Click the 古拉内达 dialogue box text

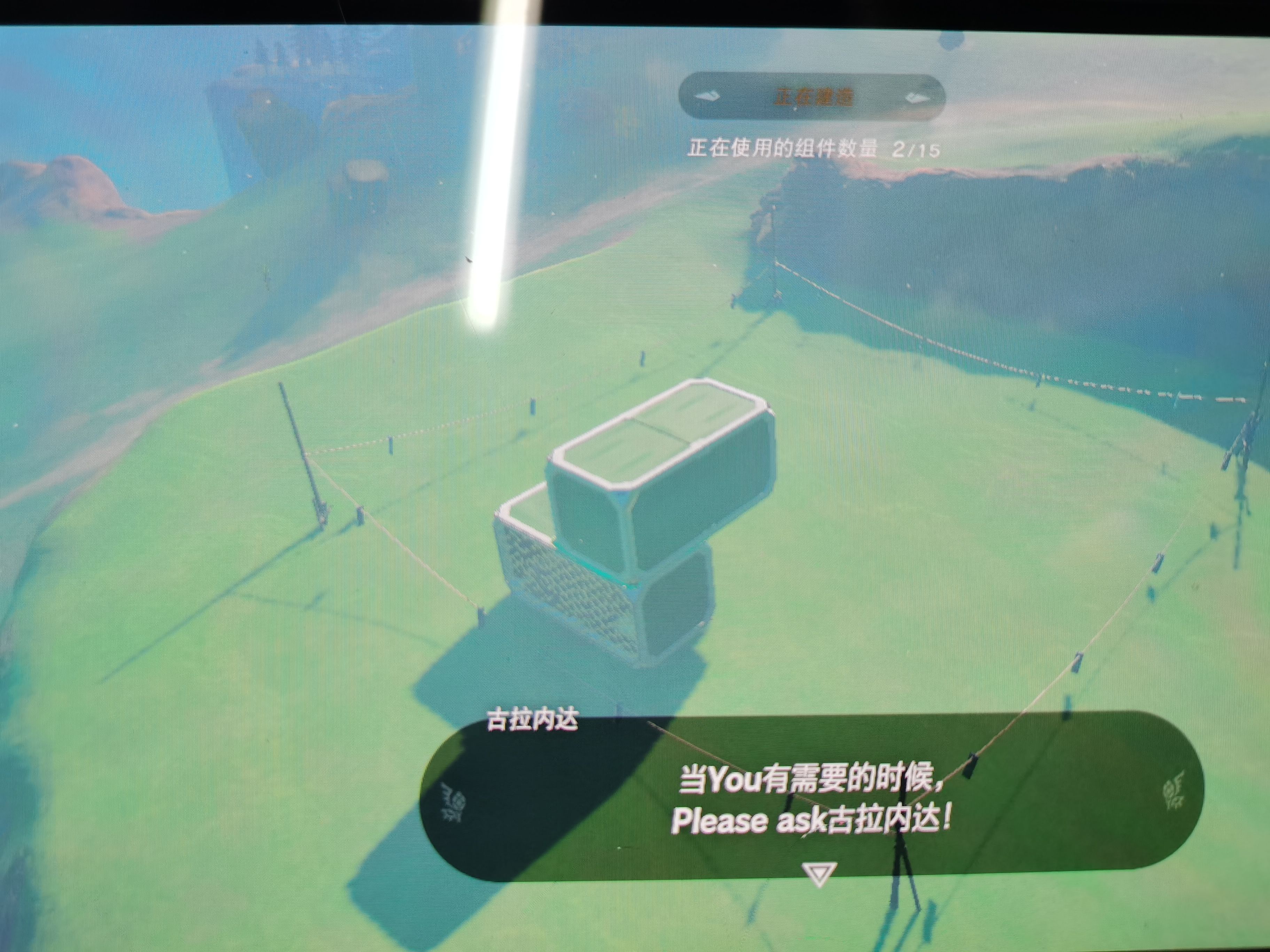(x=811, y=799)
